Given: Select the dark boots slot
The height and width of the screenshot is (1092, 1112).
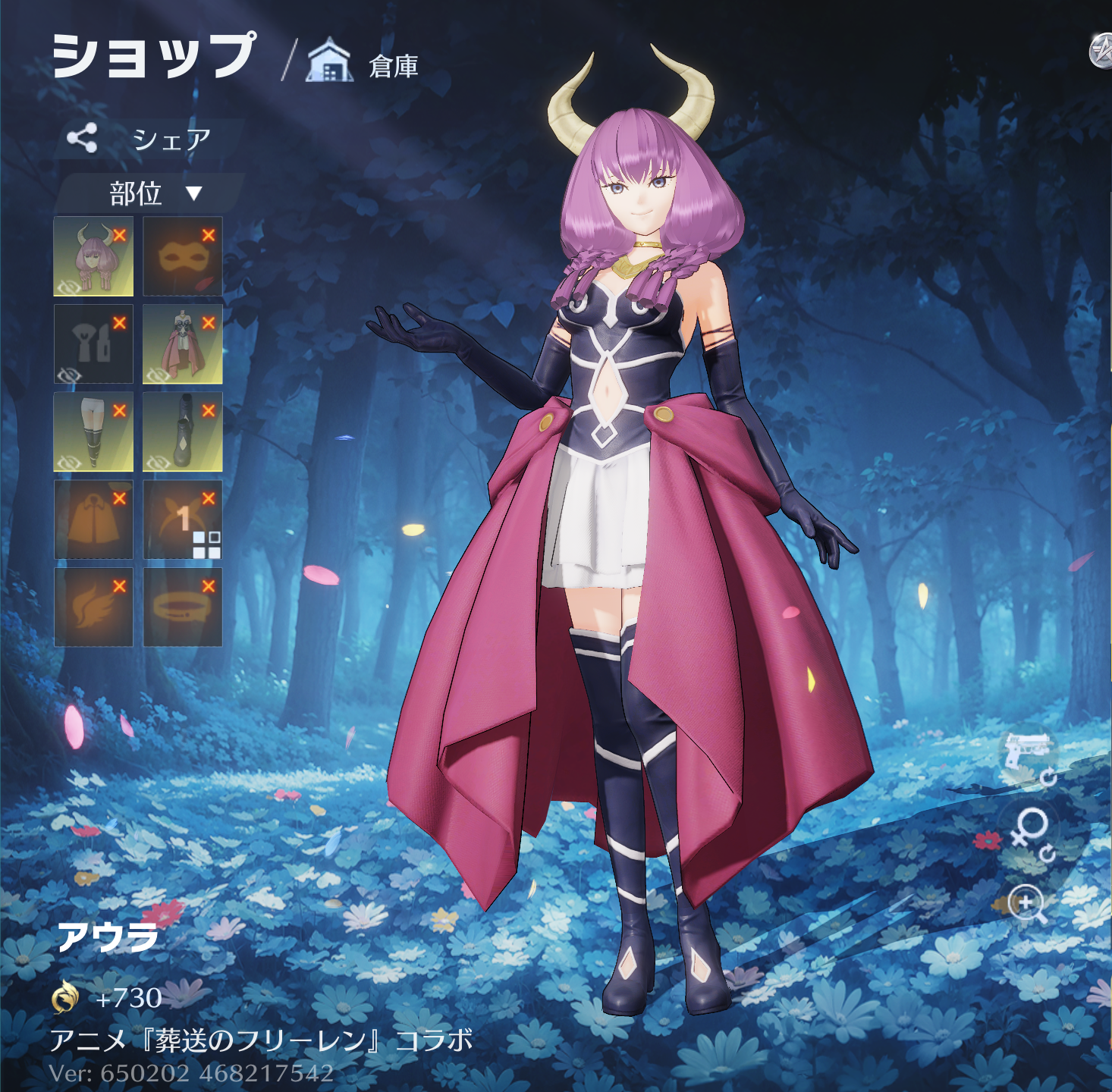Looking at the screenshot, I should (x=182, y=431).
